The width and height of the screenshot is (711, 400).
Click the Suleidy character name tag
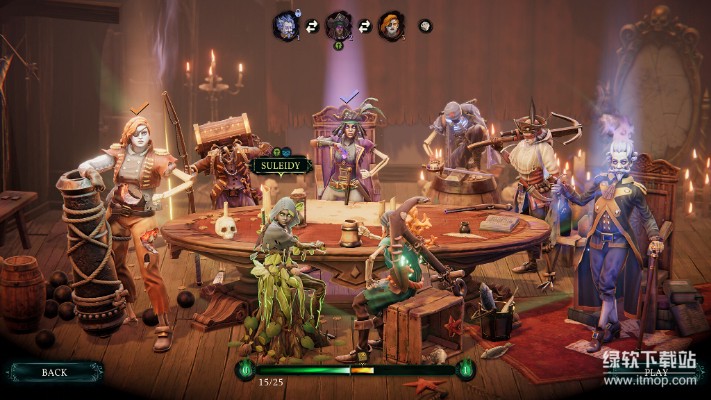click(282, 166)
